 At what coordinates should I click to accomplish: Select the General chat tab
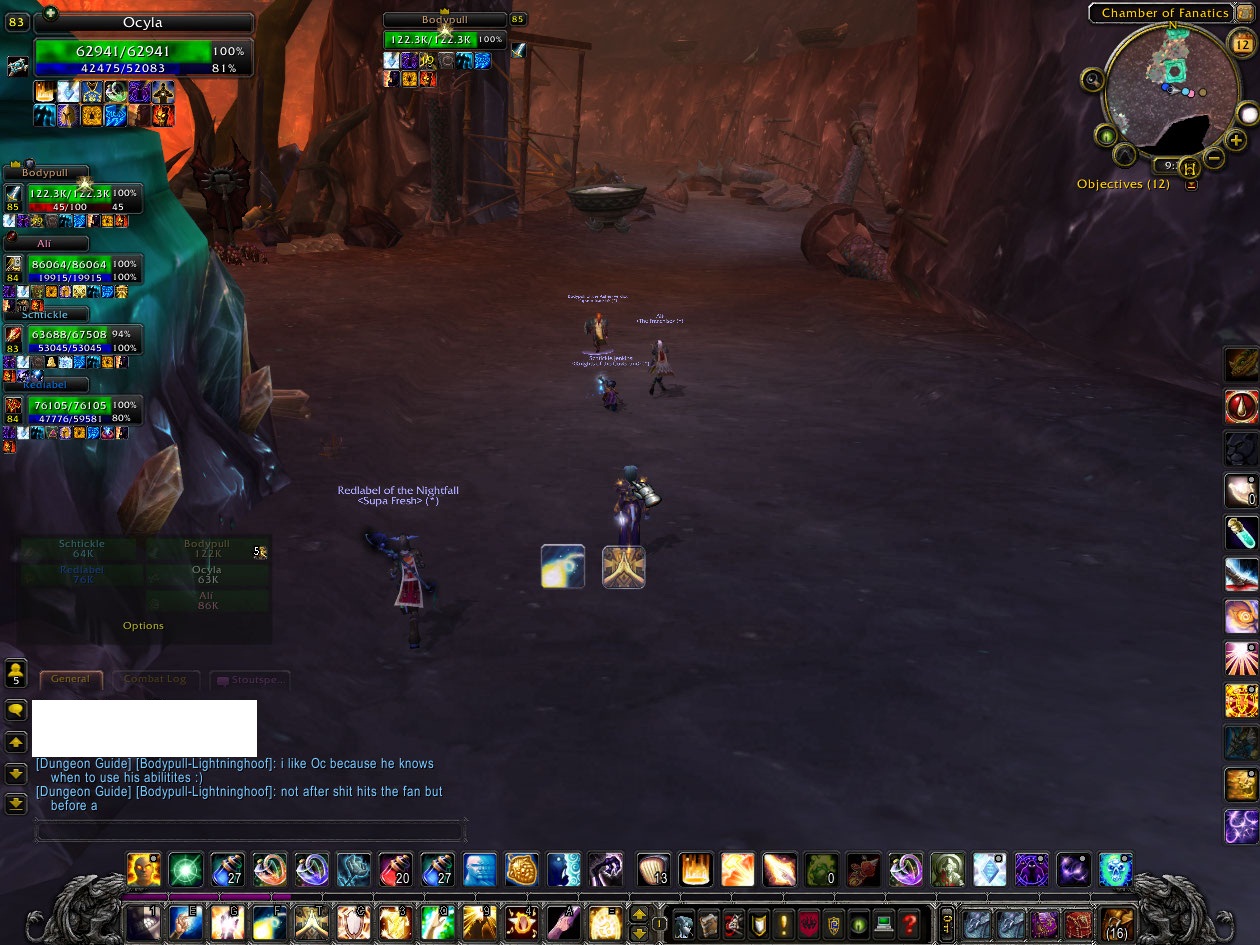[x=70, y=679]
